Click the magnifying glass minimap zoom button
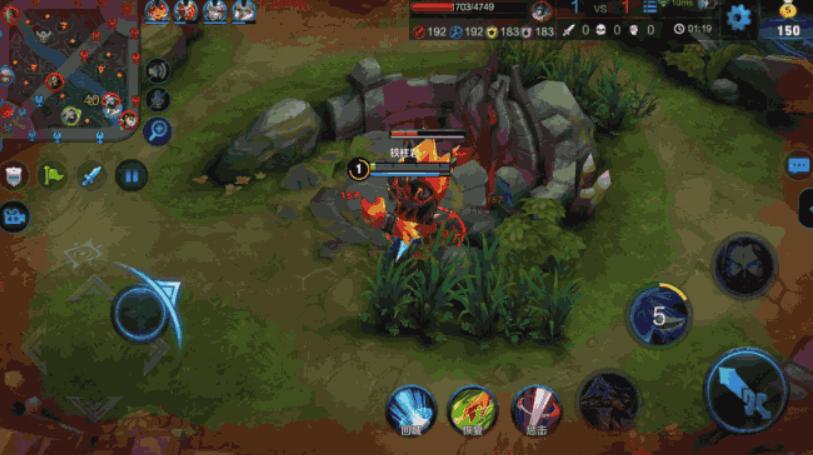813x455 pixels. click(x=157, y=129)
